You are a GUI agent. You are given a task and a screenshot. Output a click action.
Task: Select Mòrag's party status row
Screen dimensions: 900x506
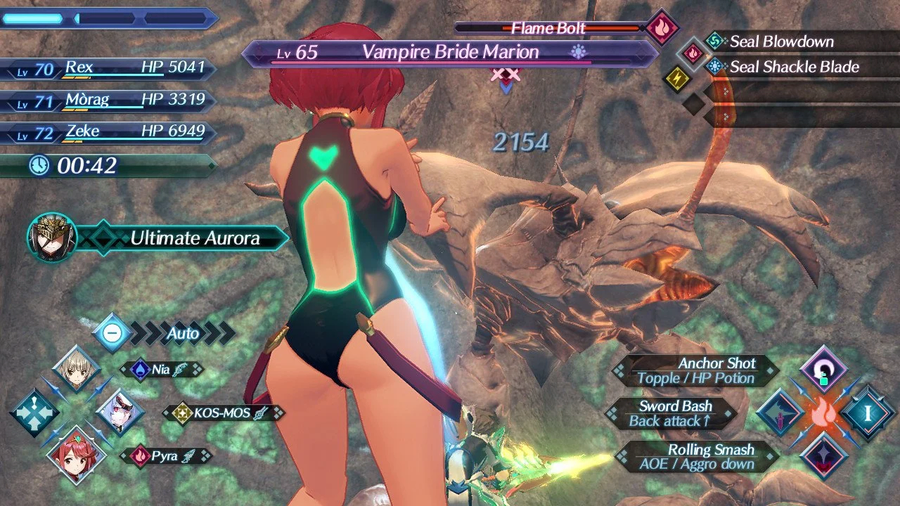[110, 101]
